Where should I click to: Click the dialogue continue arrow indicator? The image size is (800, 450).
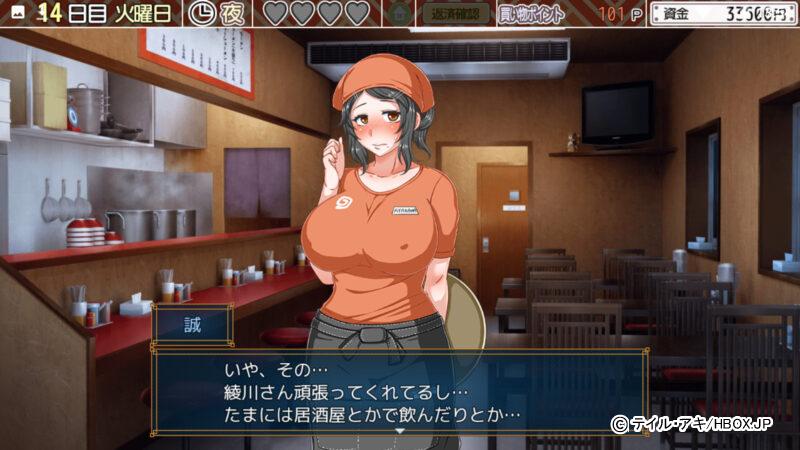point(400,429)
